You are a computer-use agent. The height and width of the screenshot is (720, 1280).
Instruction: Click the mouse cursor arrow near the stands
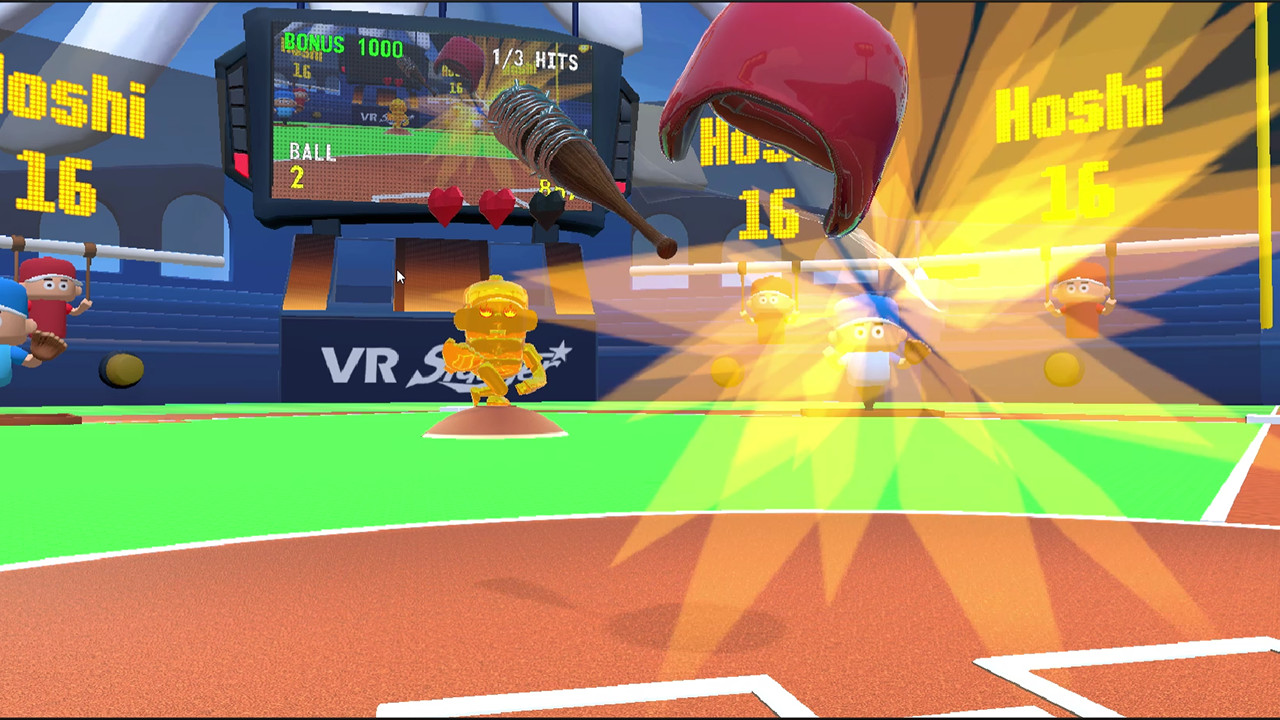(398, 277)
